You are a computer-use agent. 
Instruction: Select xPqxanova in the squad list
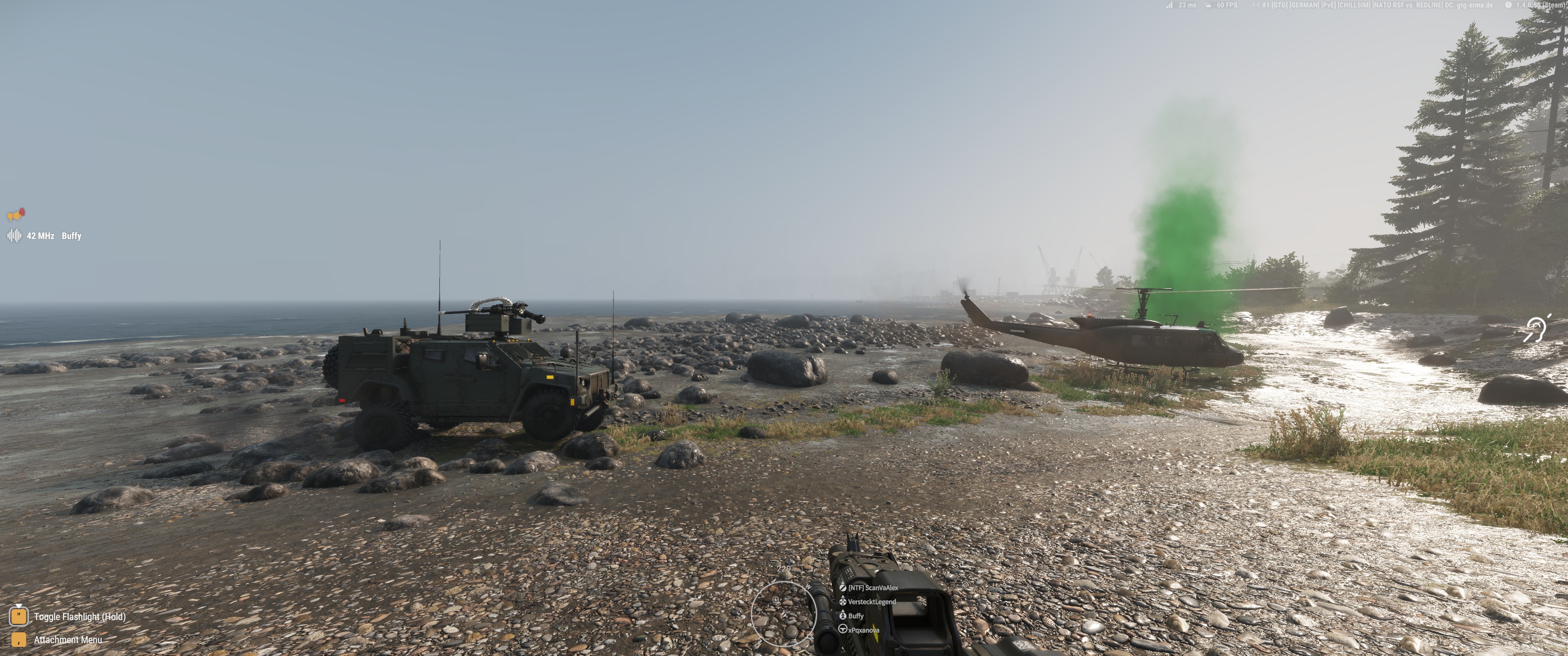point(862,630)
